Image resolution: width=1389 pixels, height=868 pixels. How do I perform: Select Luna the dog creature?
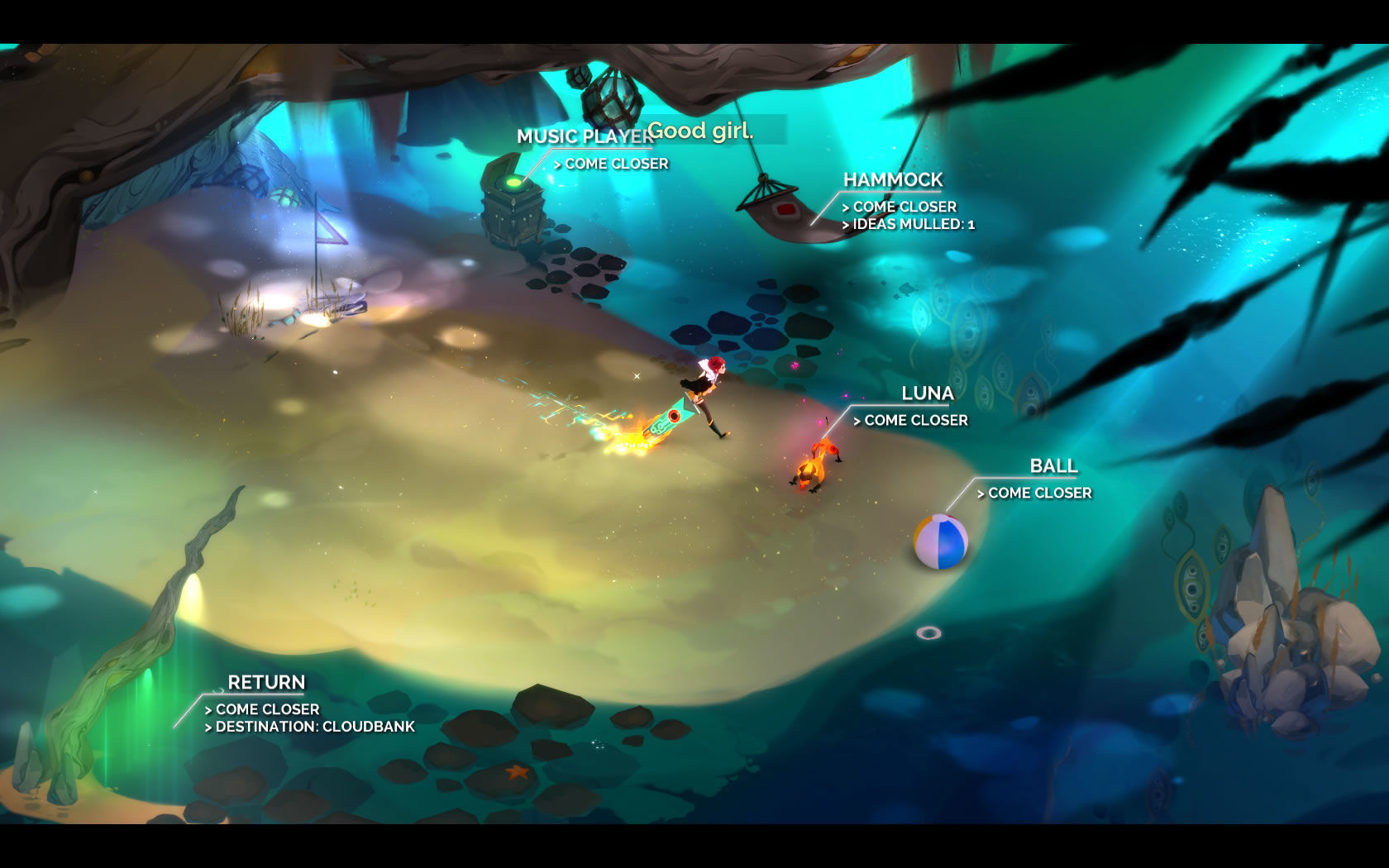point(814,463)
